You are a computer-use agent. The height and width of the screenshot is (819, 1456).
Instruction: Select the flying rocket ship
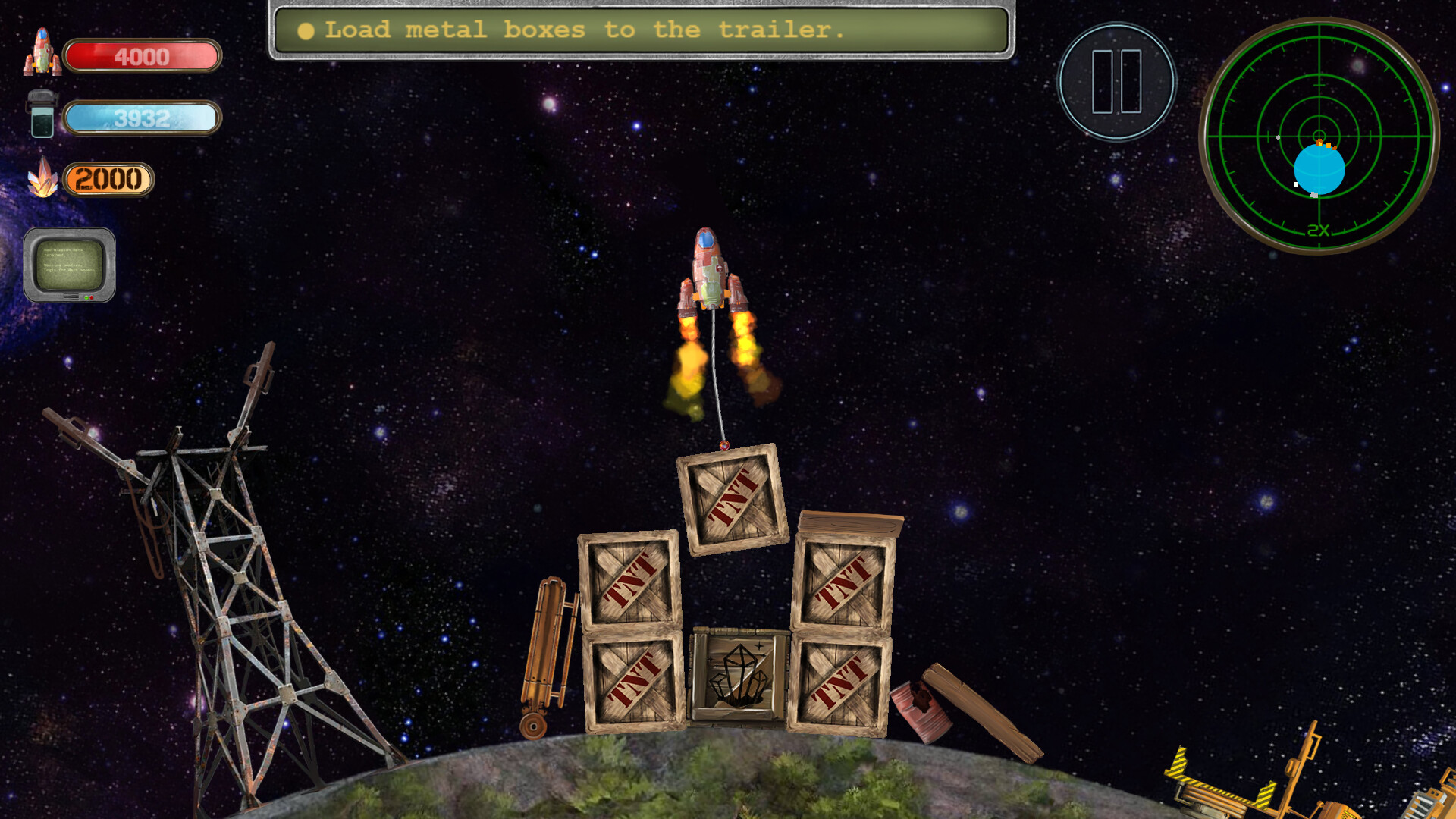[711, 269]
